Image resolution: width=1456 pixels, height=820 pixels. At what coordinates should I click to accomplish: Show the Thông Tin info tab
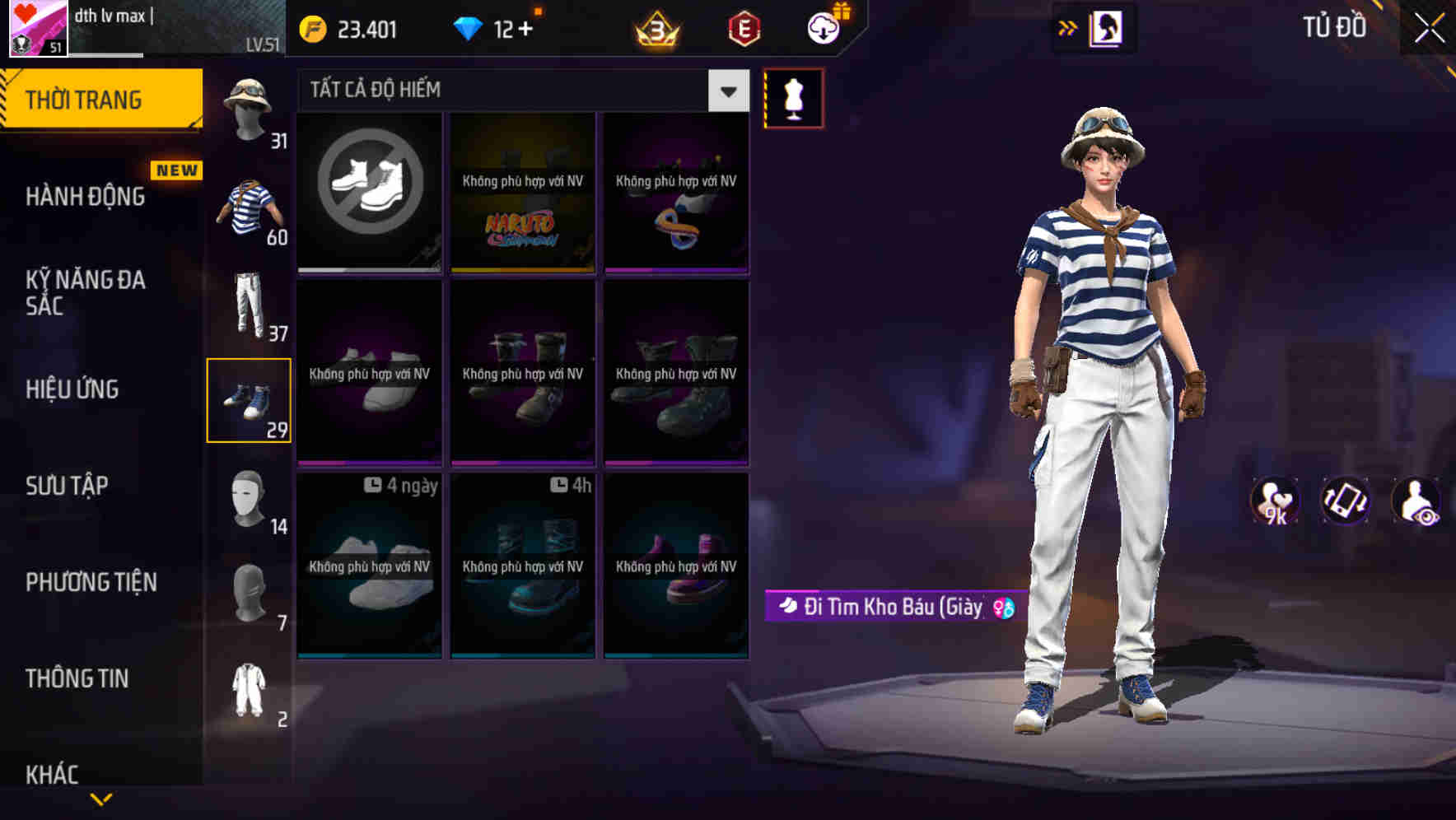[77, 678]
